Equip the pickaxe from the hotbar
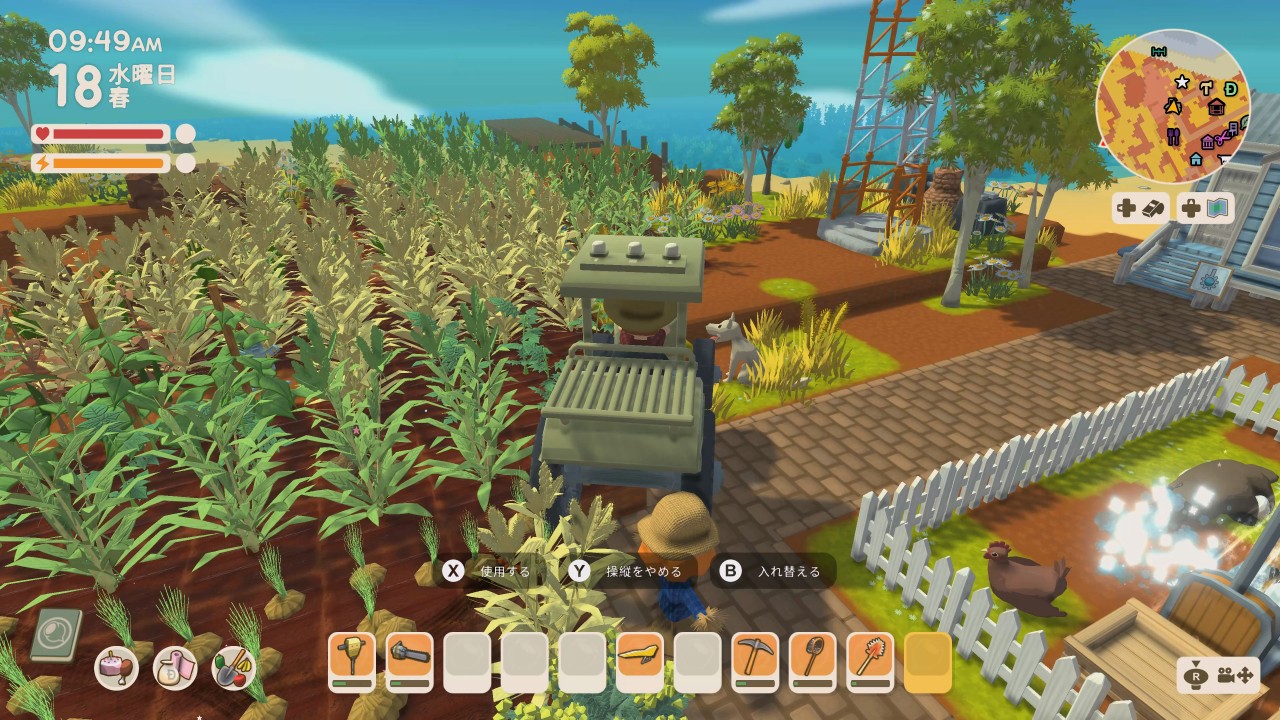 755,661
